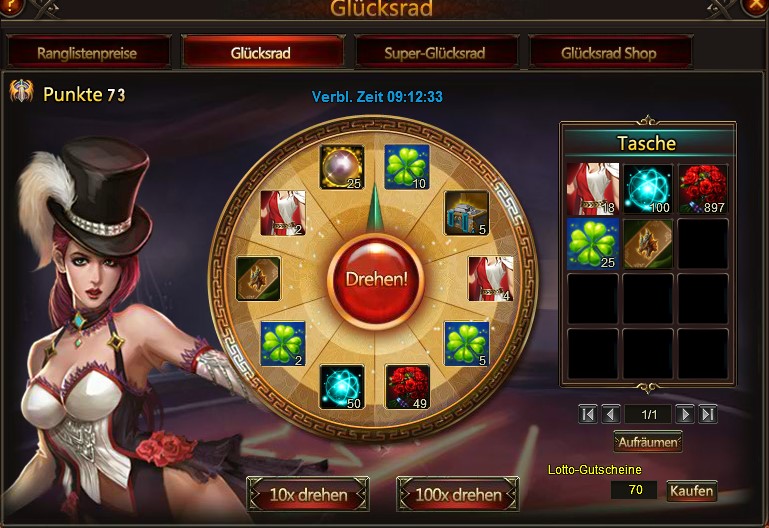Edit the Lotto-Gutscheine quantity field

click(634, 490)
